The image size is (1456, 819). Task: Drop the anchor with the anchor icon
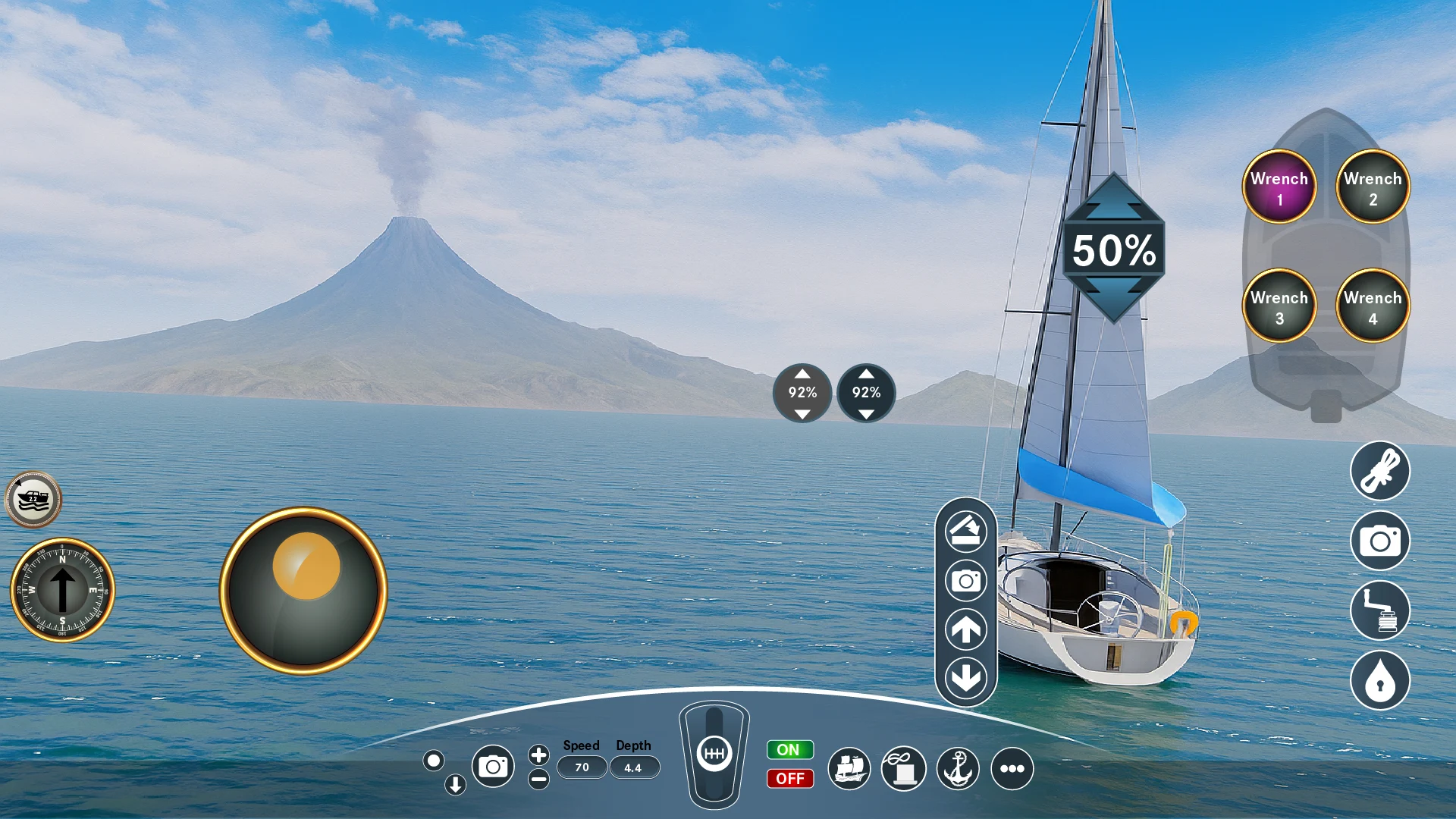tap(958, 768)
